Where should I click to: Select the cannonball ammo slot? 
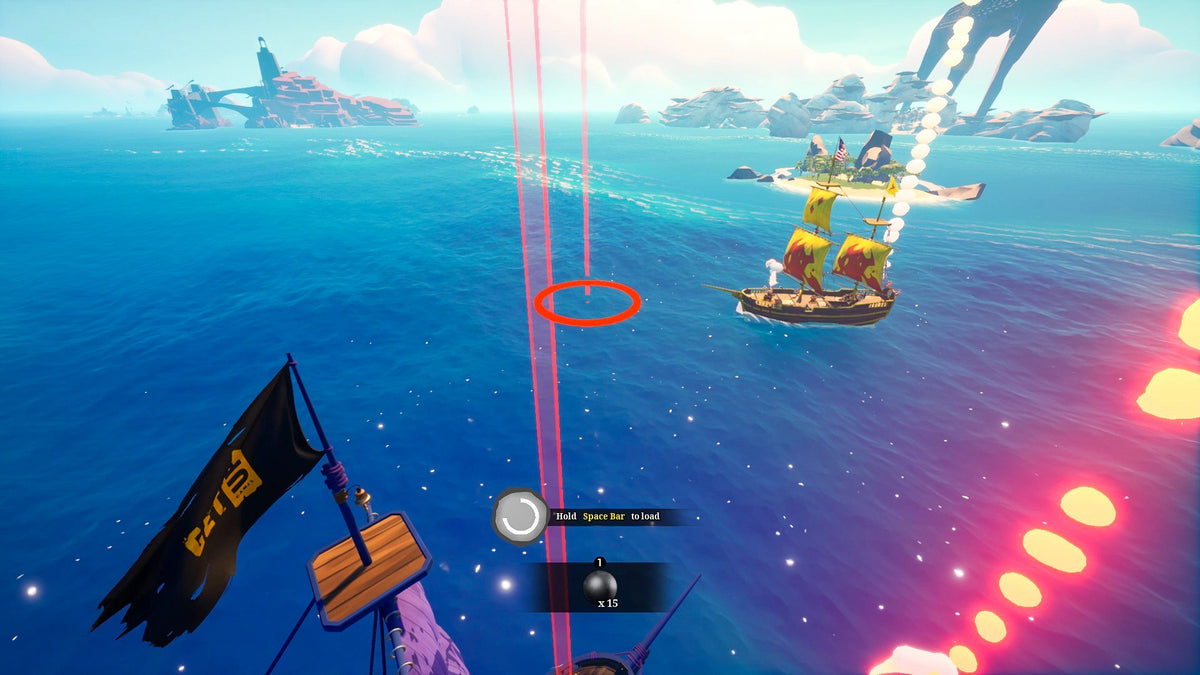pyautogui.click(x=600, y=586)
